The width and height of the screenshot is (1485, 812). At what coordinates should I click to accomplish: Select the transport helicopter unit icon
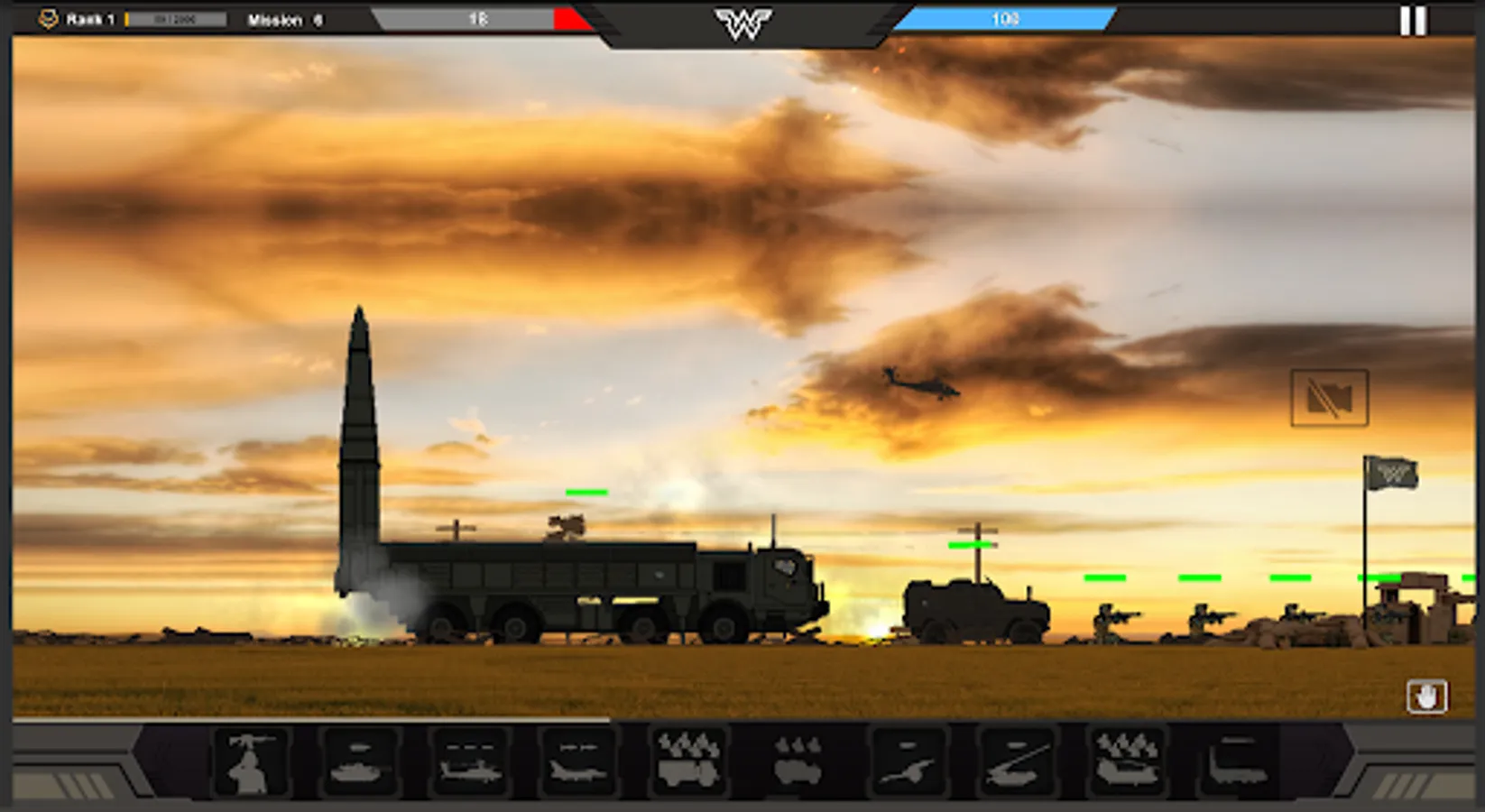pos(1125,762)
